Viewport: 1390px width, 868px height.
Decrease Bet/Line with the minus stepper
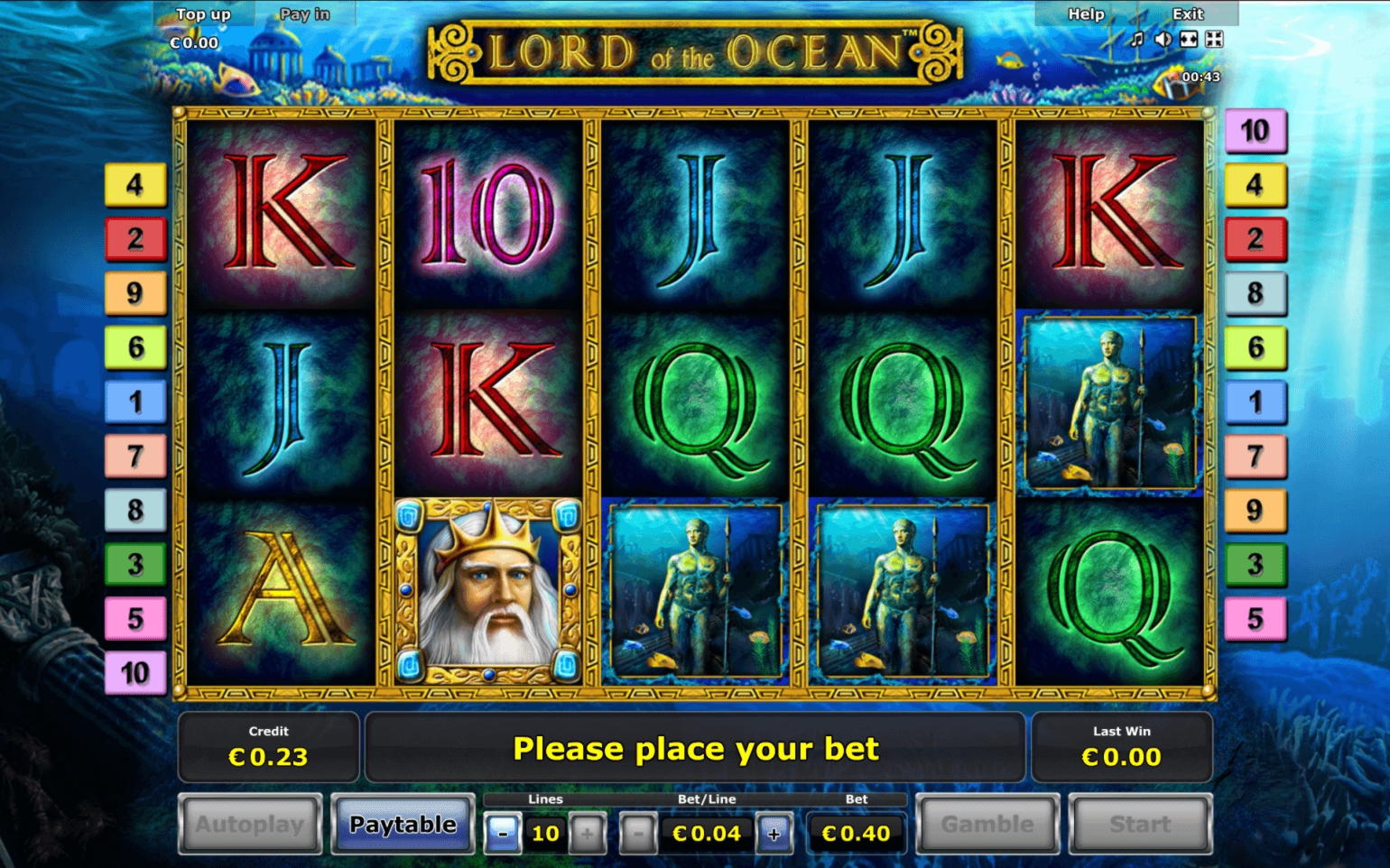[x=638, y=833]
